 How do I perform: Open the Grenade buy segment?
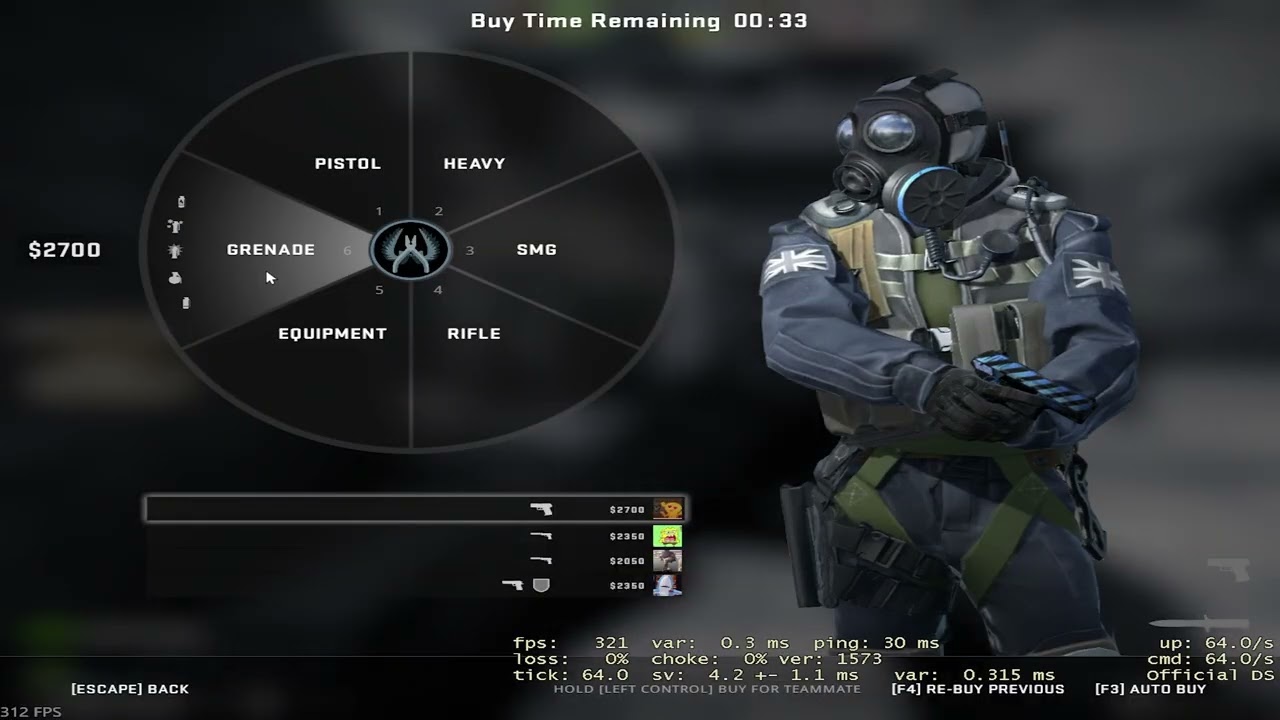pyautogui.click(x=270, y=250)
